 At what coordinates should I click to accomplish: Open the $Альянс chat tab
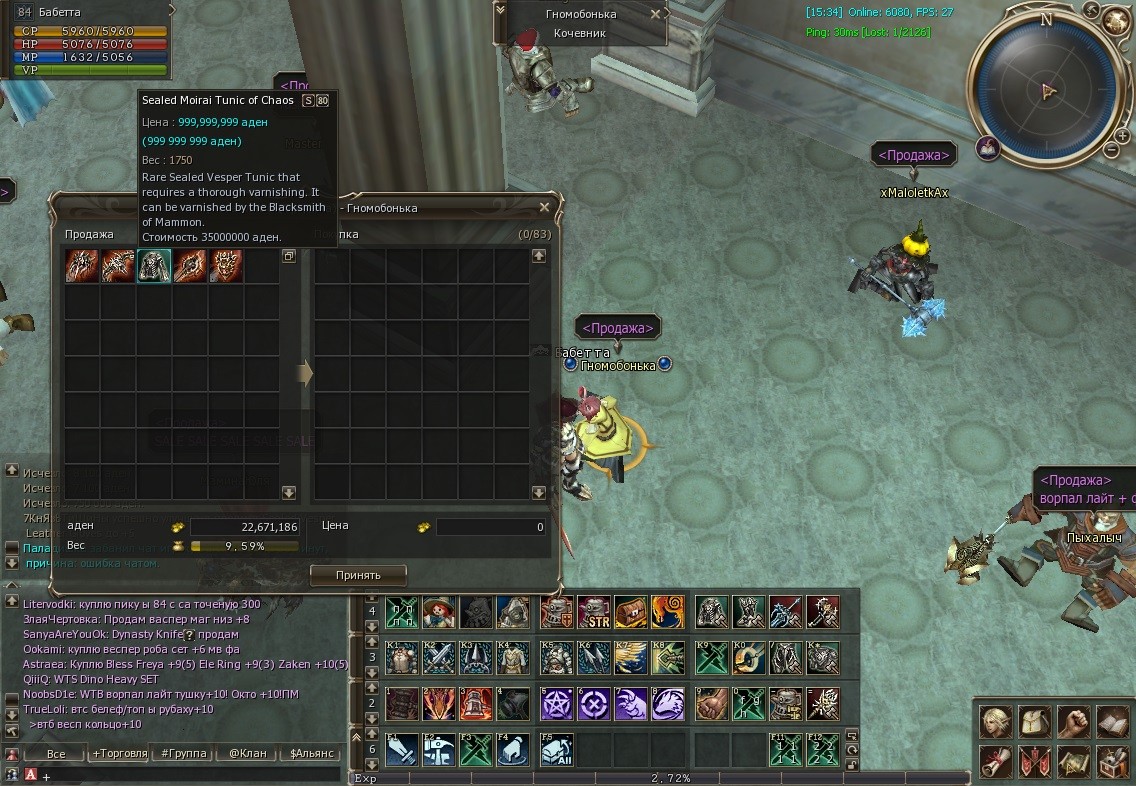[x=312, y=753]
